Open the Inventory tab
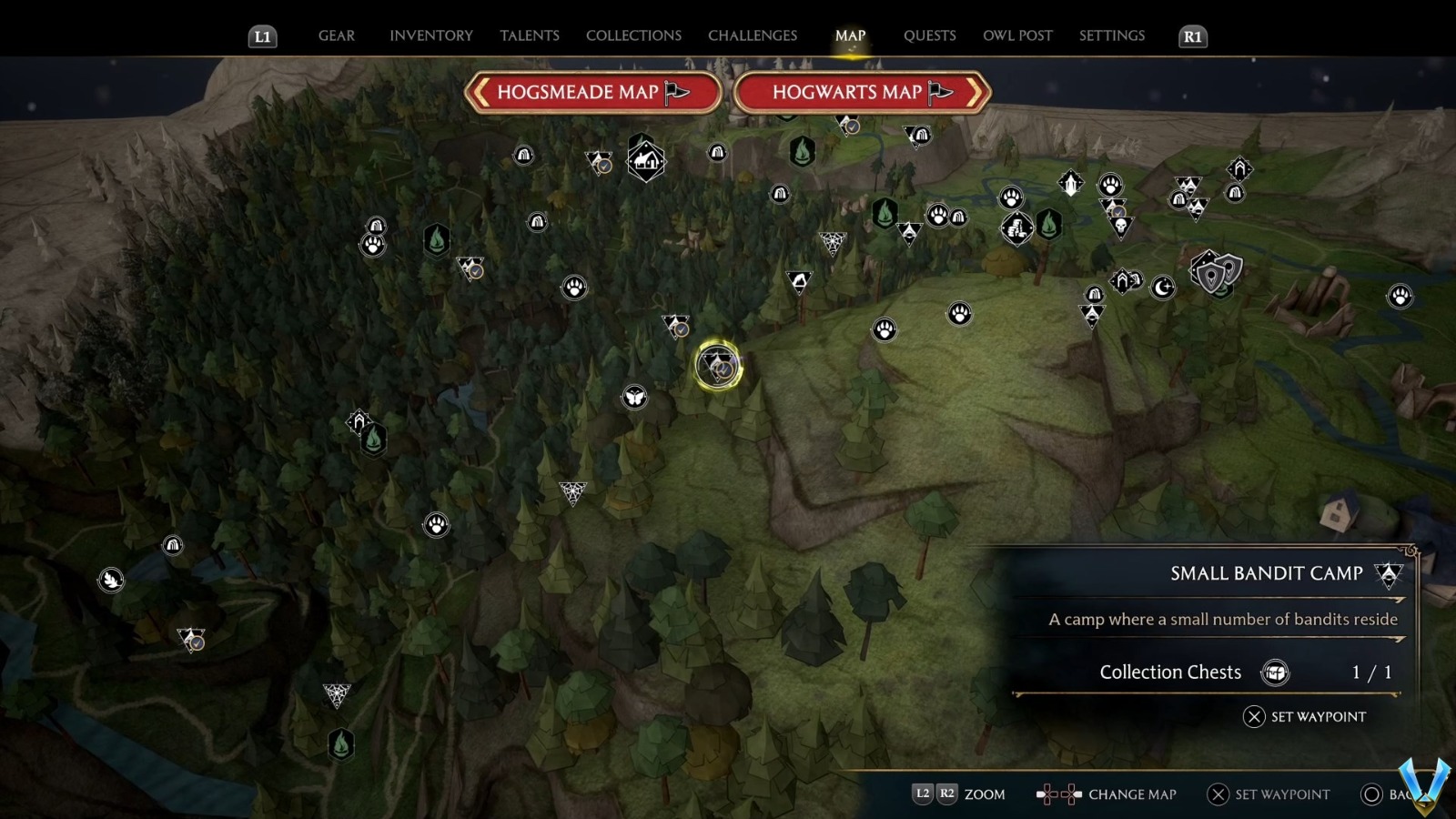Screen dimensions: 1456x819 [x=431, y=35]
